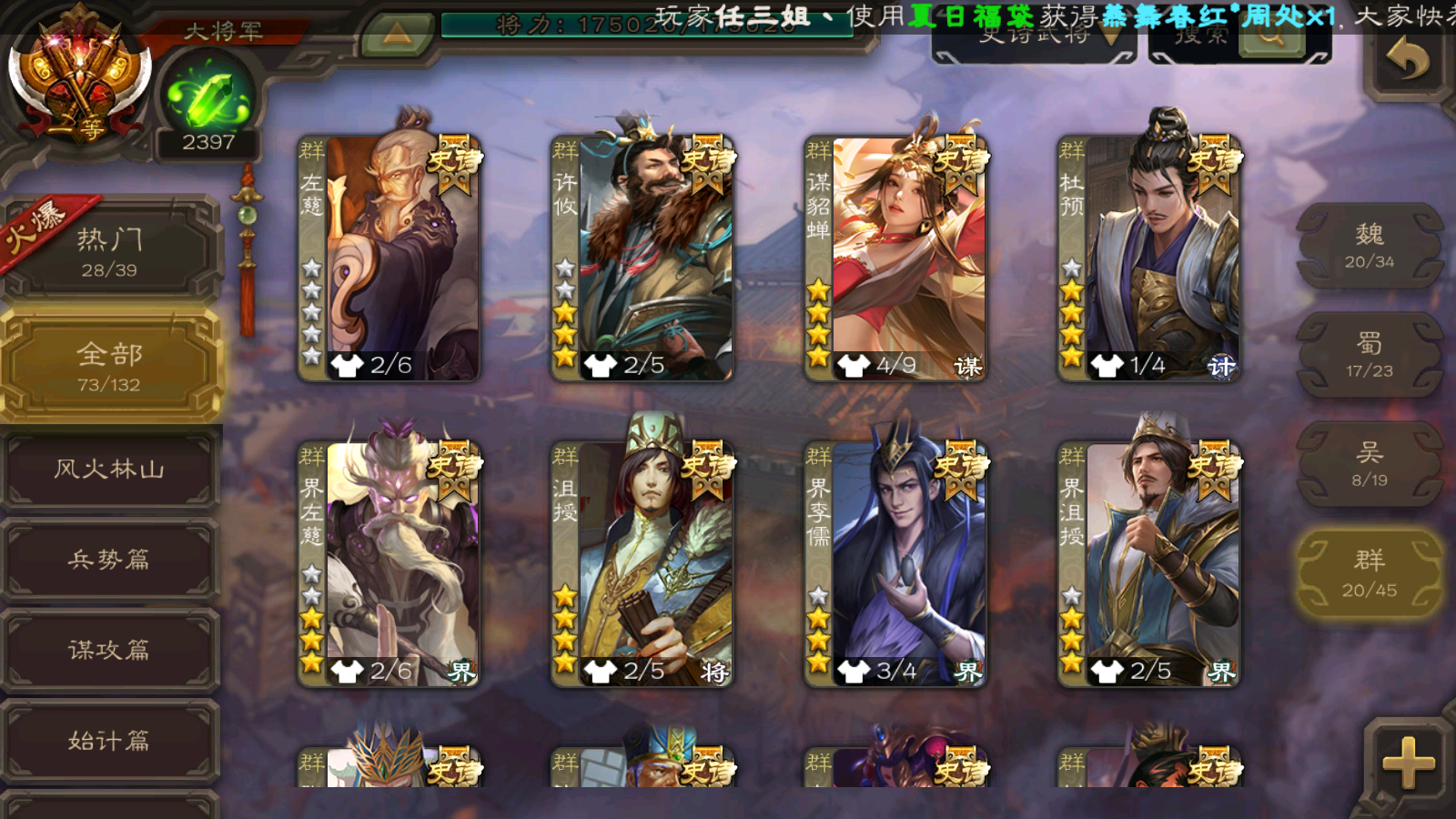Filter generals by 吴 faction
Screen dimensions: 1456x819
(1369, 464)
